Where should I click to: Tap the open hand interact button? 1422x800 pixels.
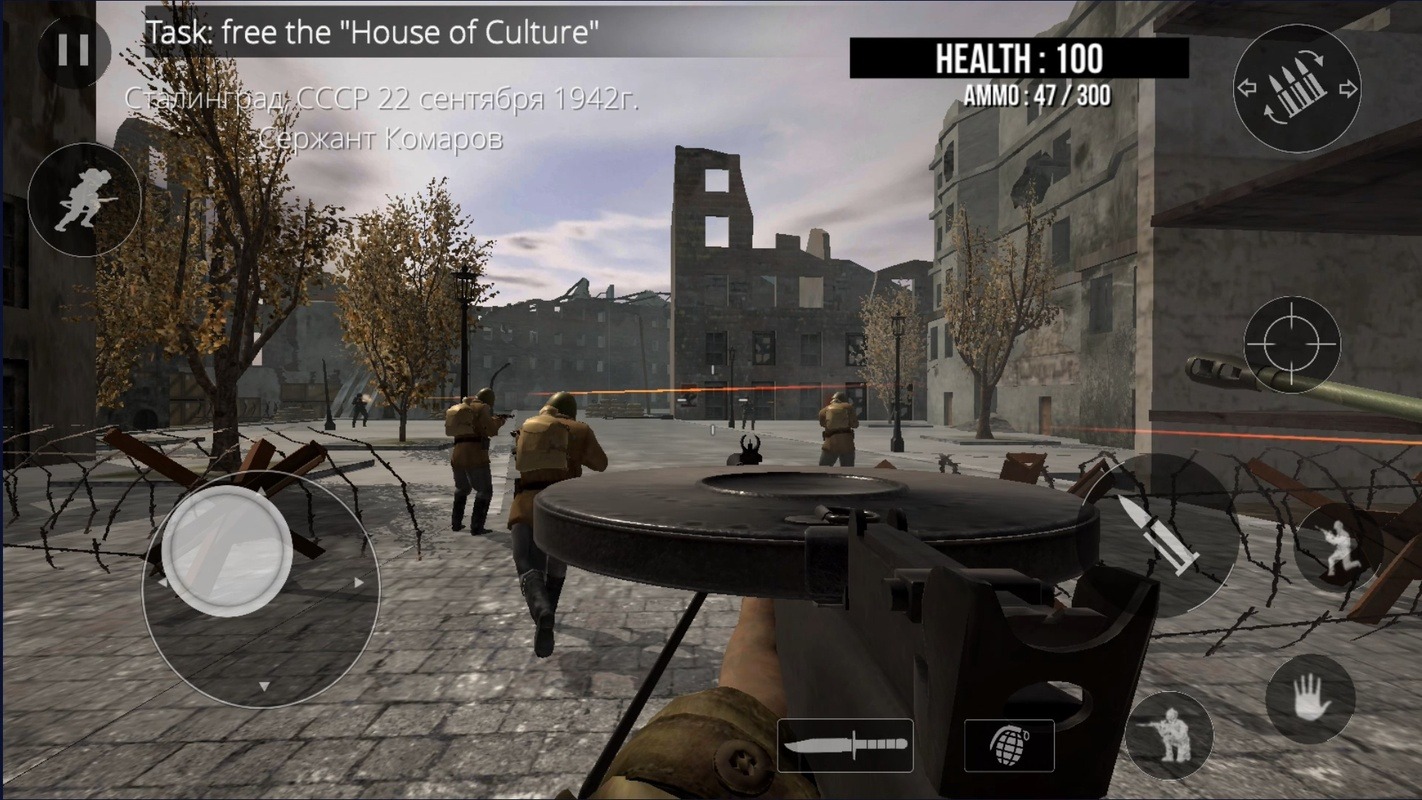[x=1310, y=699]
